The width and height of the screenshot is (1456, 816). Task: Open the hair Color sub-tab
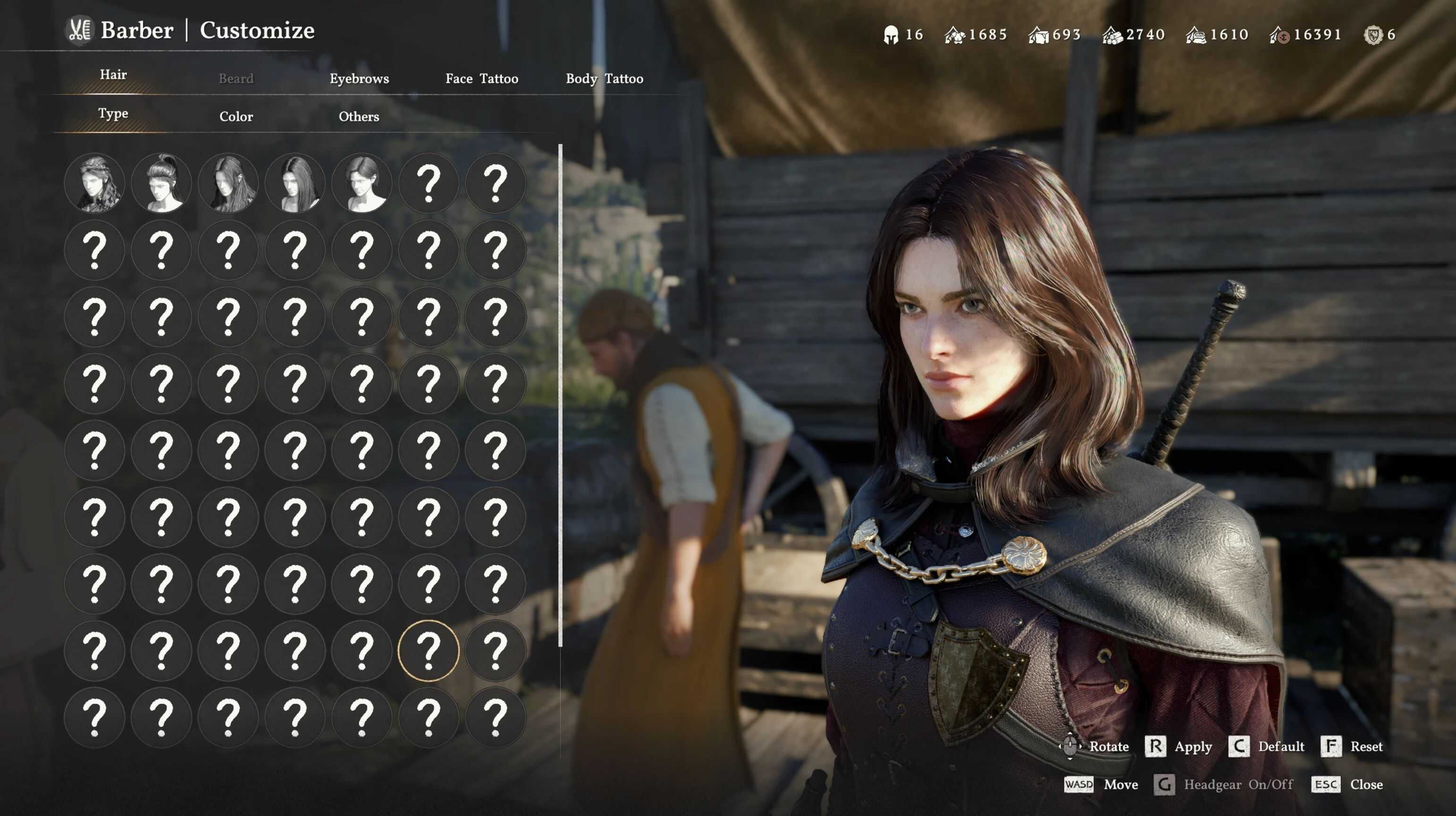coord(236,117)
